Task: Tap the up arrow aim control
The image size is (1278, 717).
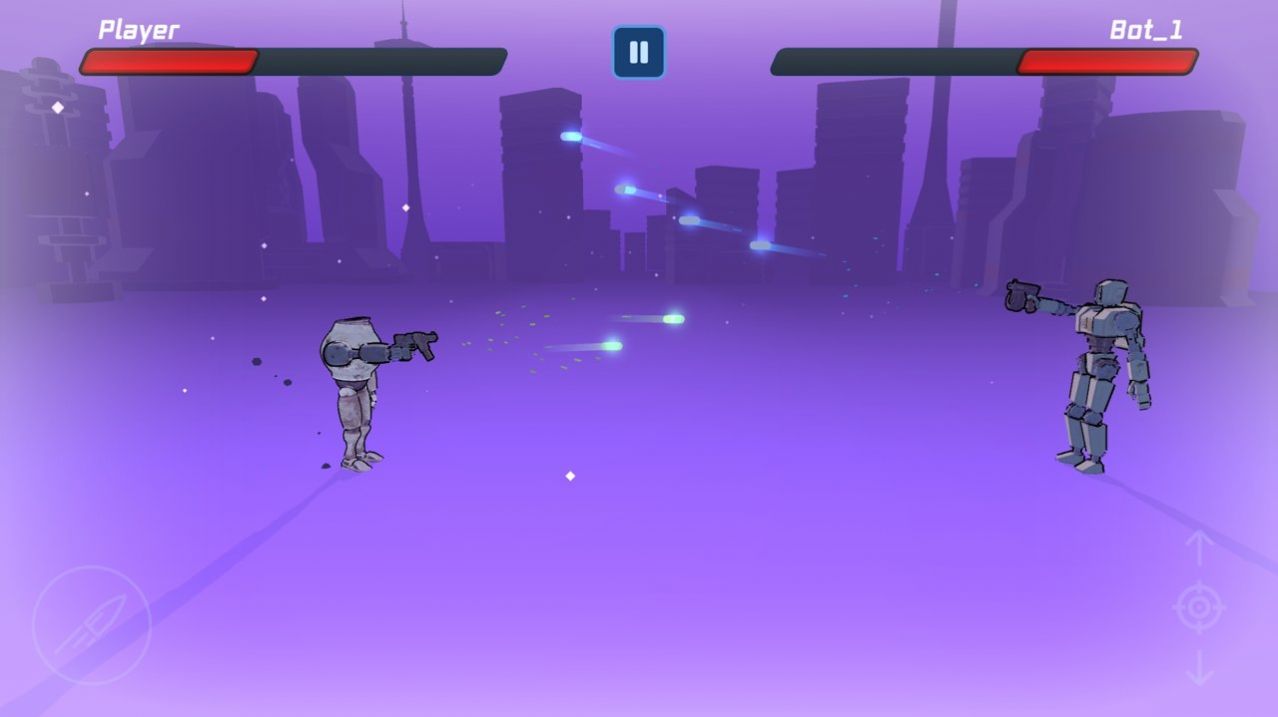Action: click(1199, 547)
